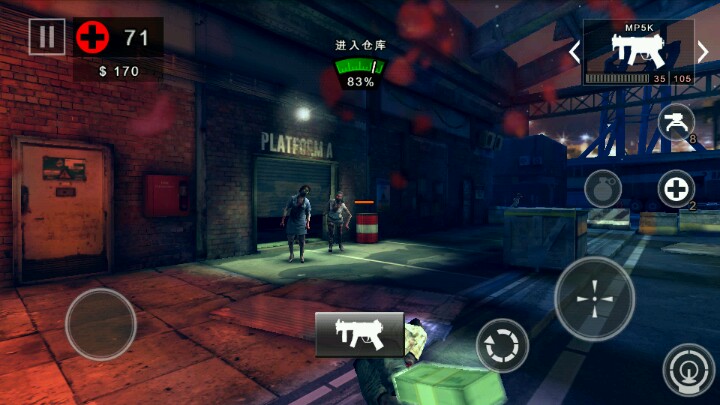This screenshot has width=720, height=405.
Task: Tap the virtual movement joystick
Action: (x=101, y=324)
